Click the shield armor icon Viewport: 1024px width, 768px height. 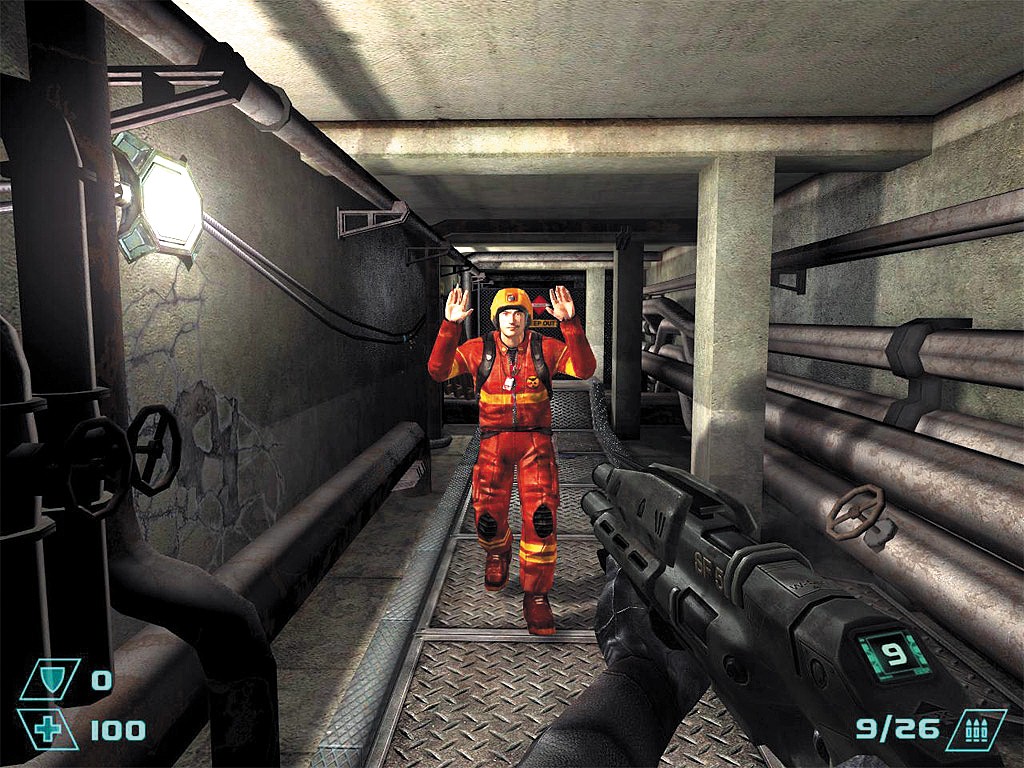pos(51,681)
